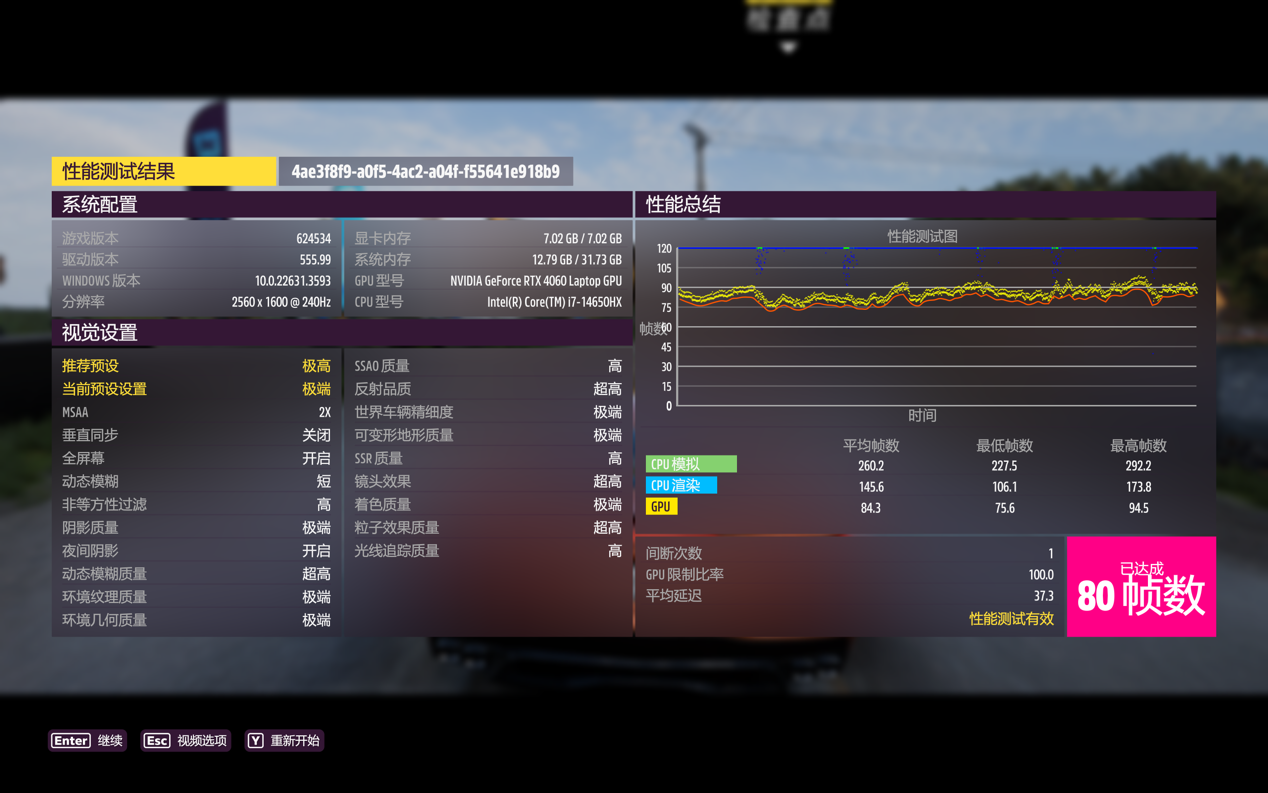
Task: Open the video options (视频选项)
Action: pyautogui.click(x=186, y=741)
